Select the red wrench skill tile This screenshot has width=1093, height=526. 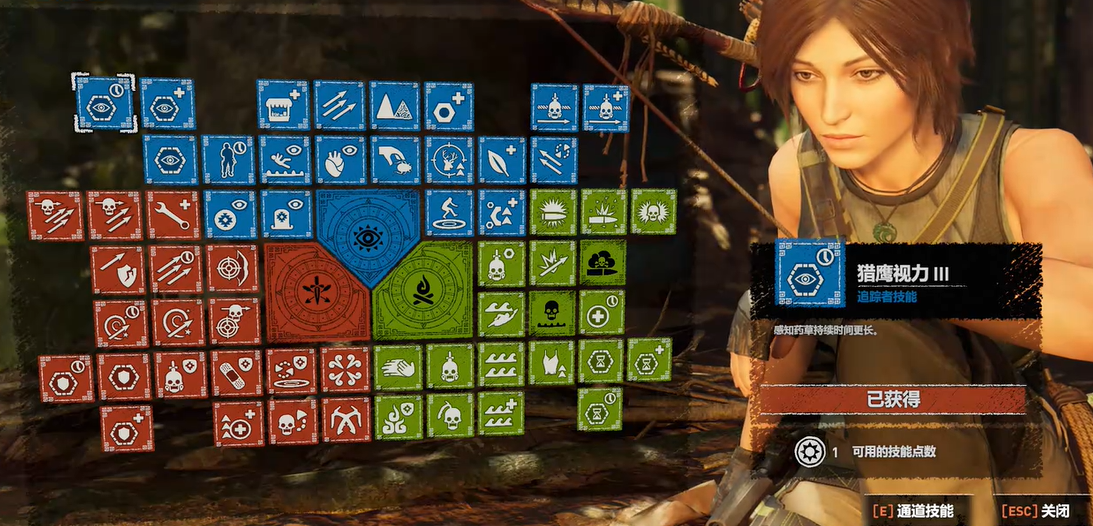[x=173, y=215]
